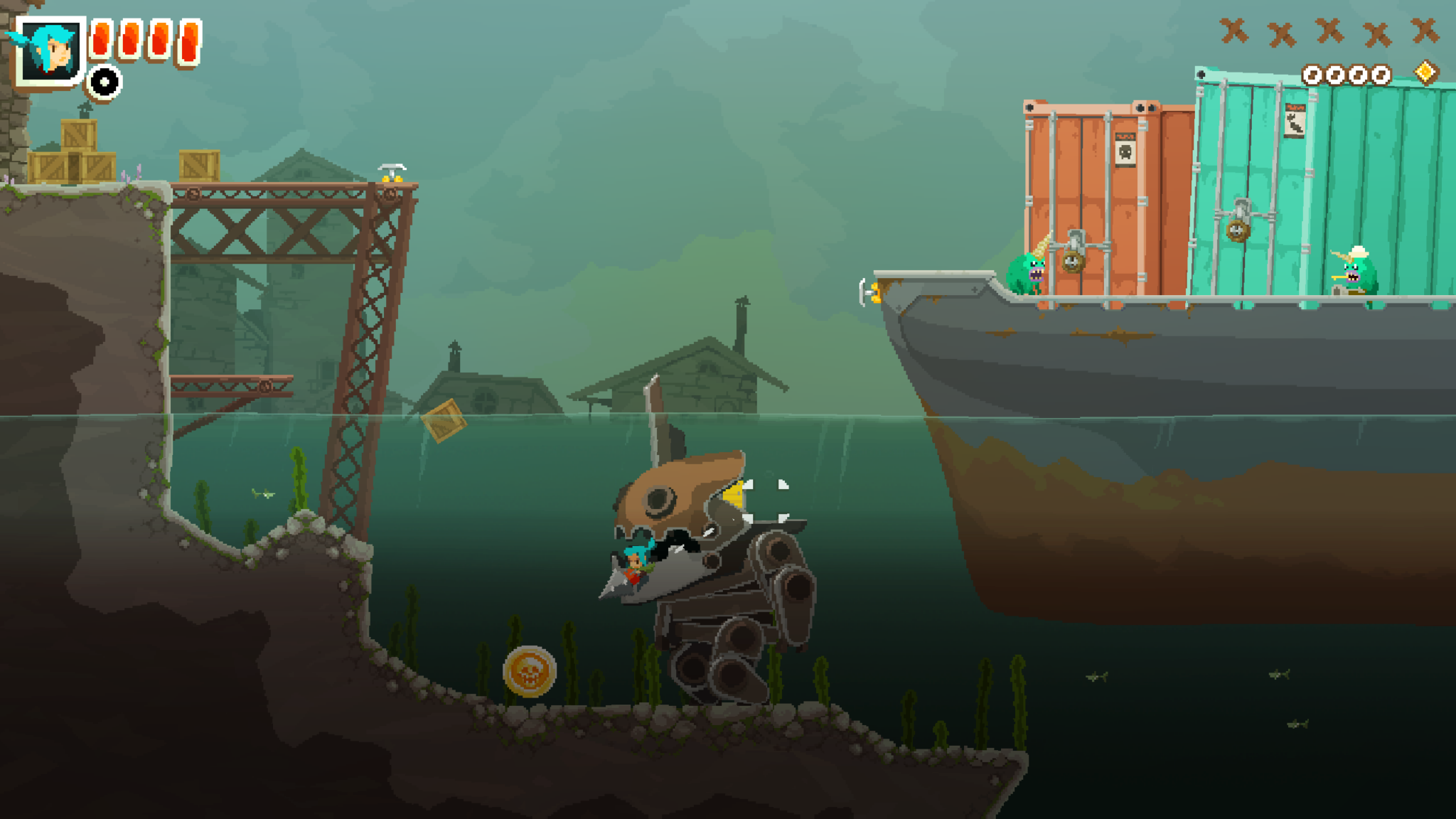Image resolution: width=1456 pixels, height=819 pixels.
Task: Click the gold gem currency icon
Action: point(1425,73)
